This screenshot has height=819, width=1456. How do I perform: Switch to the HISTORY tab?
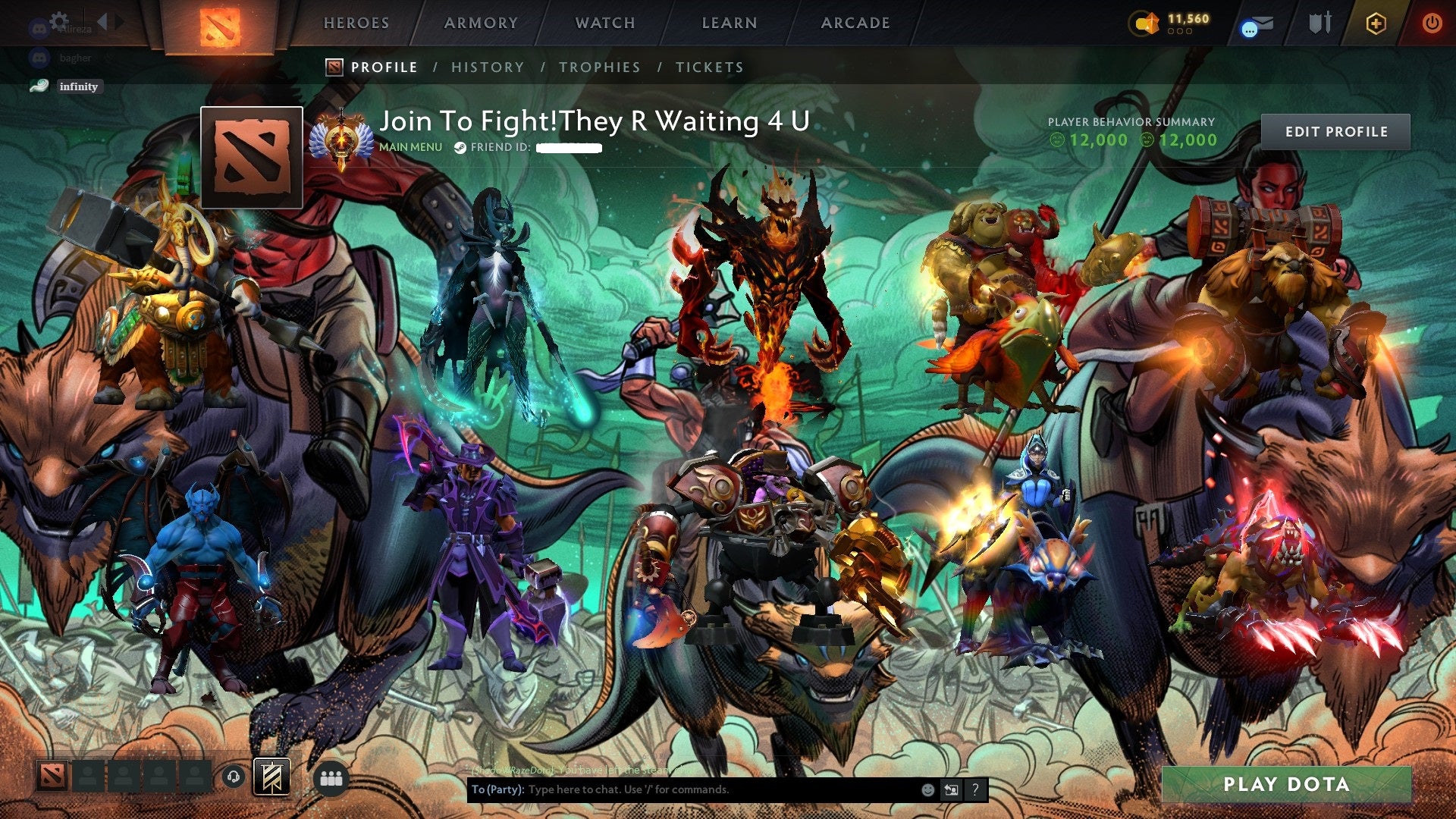(x=488, y=67)
